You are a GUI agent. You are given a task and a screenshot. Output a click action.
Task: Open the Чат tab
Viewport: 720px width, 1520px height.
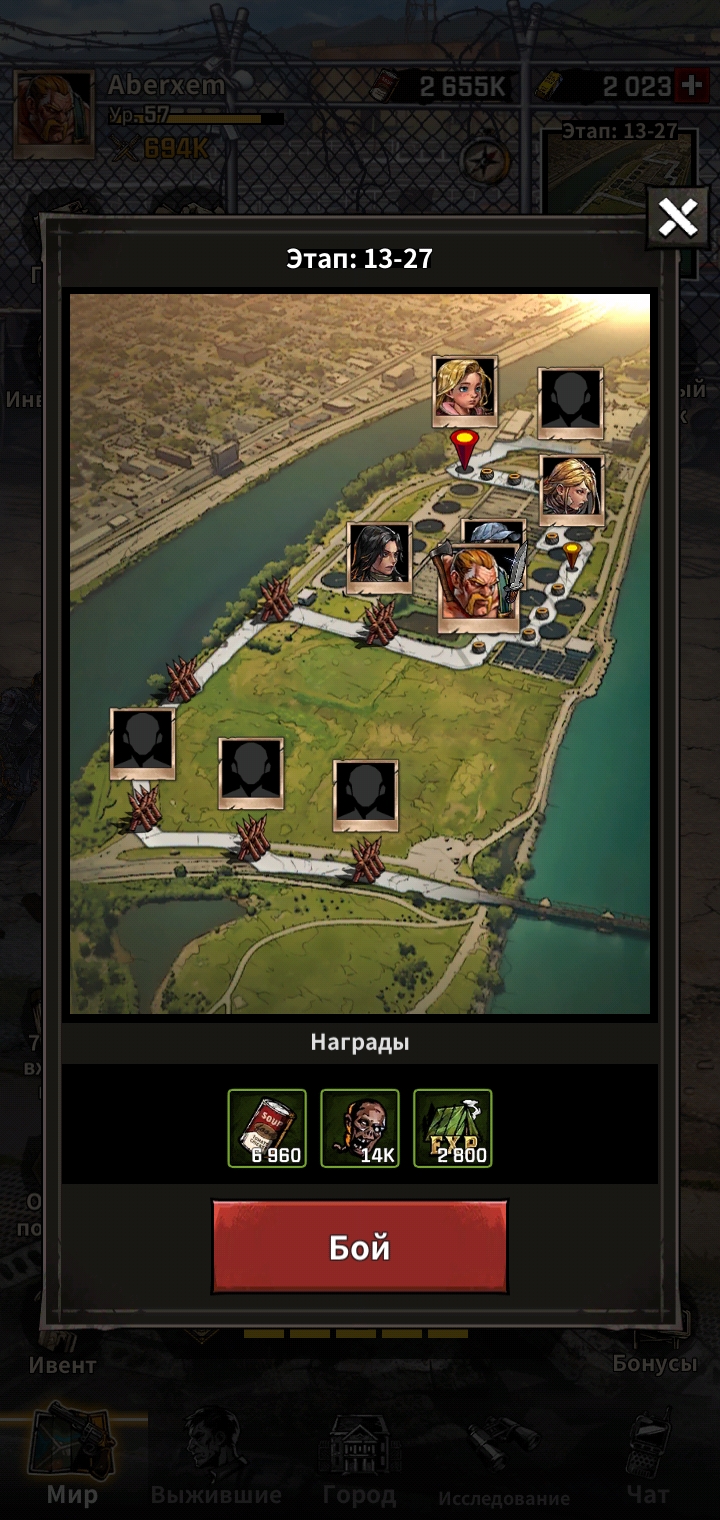[x=647, y=1460]
